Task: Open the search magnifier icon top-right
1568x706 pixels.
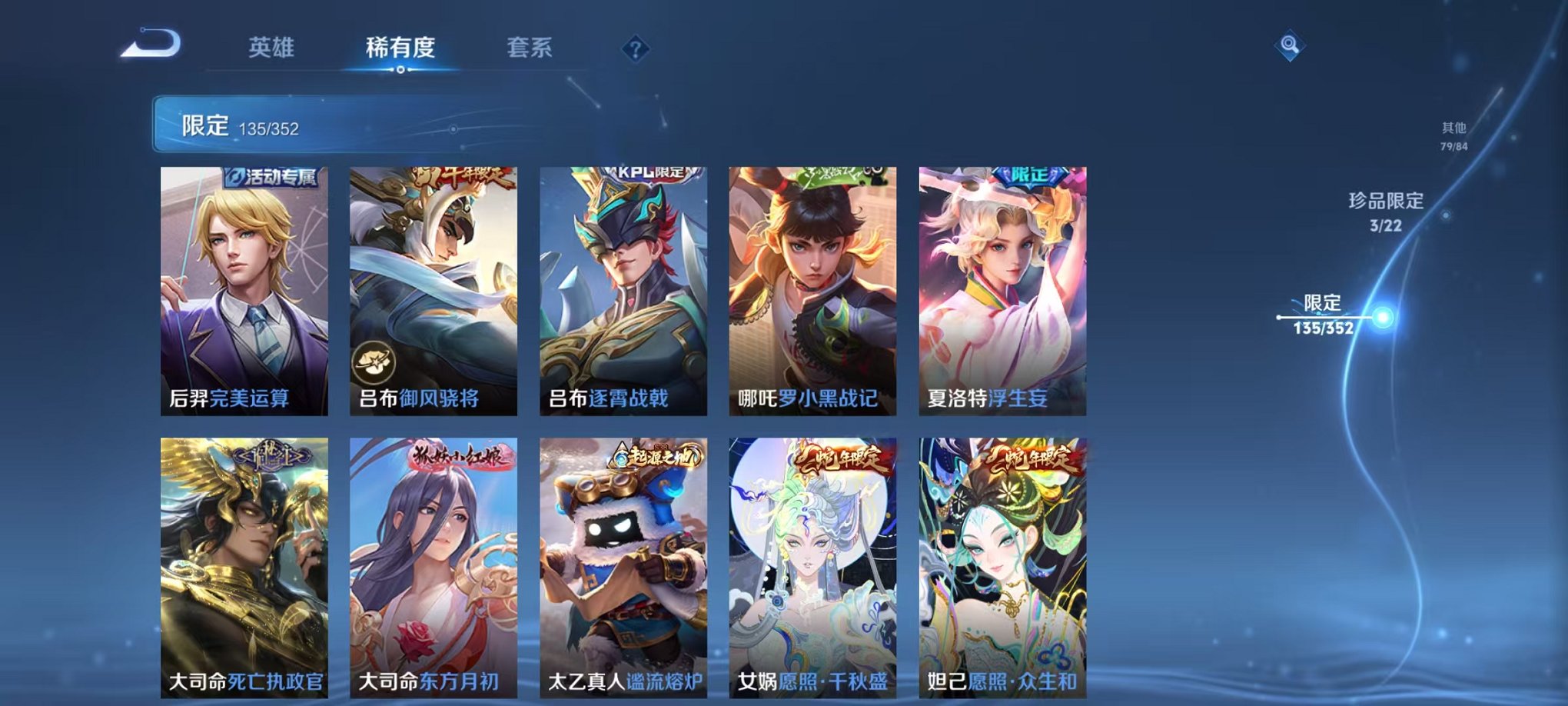Action: point(1291,46)
